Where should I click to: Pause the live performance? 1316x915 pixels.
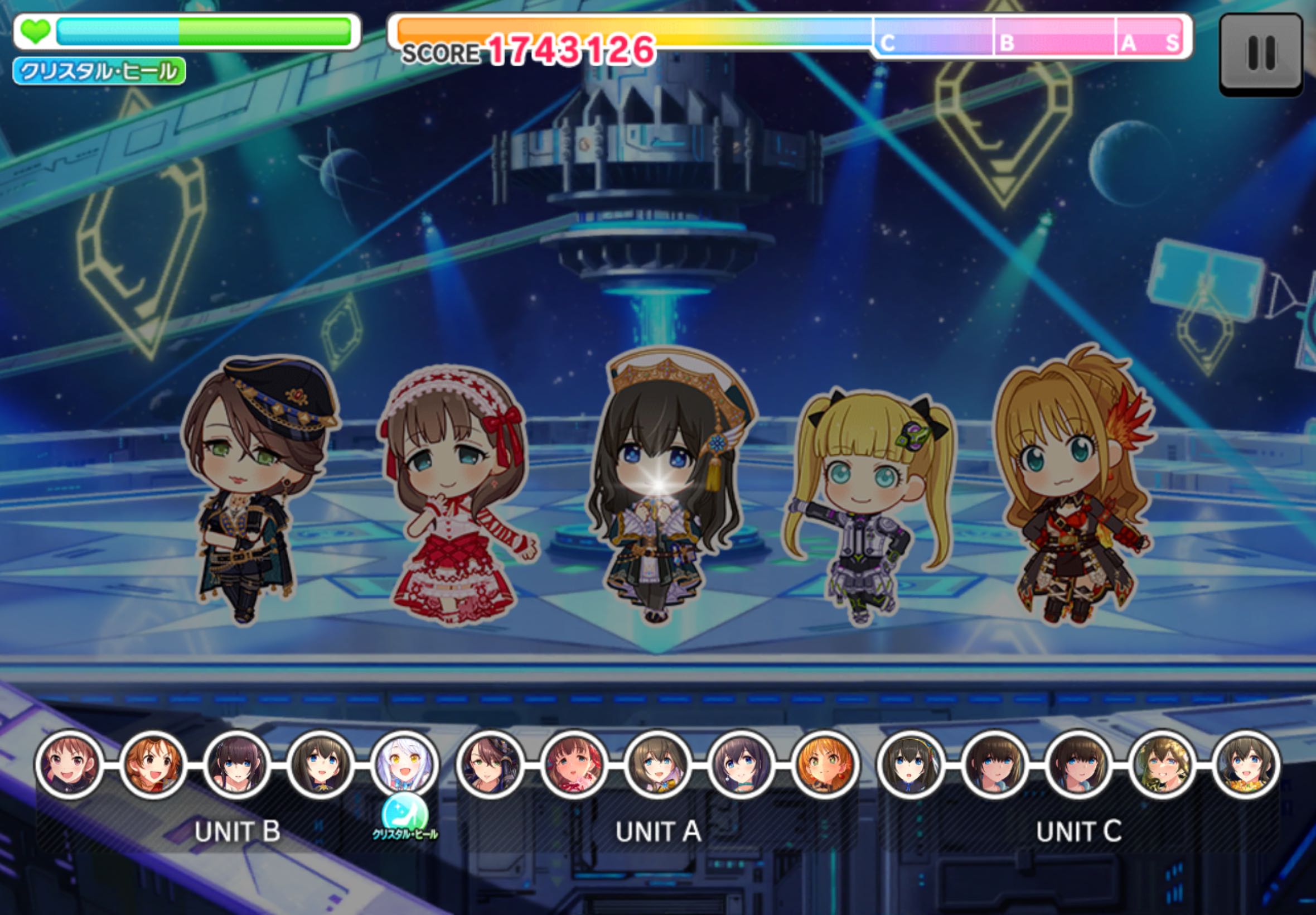(1260, 53)
